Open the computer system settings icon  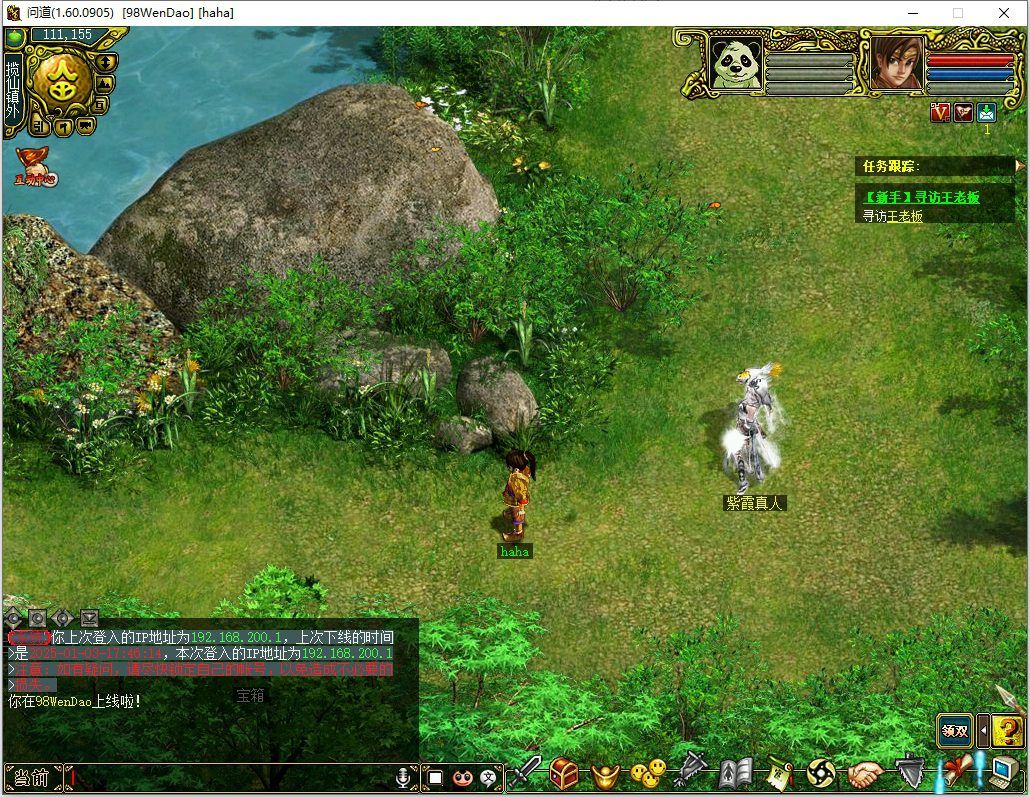click(x=1003, y=771)
